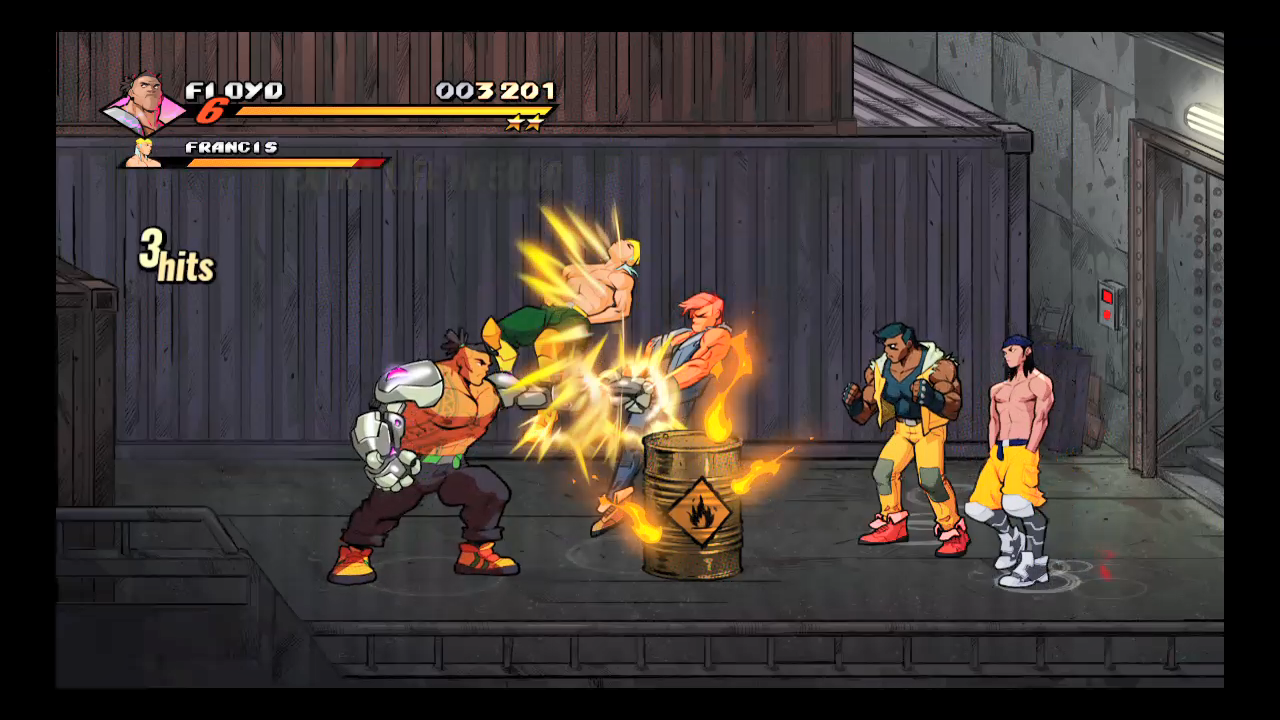This screenshot has height=720, width=1280.
Task: Click Floyd's character portrait
Action: coord(145,101)
